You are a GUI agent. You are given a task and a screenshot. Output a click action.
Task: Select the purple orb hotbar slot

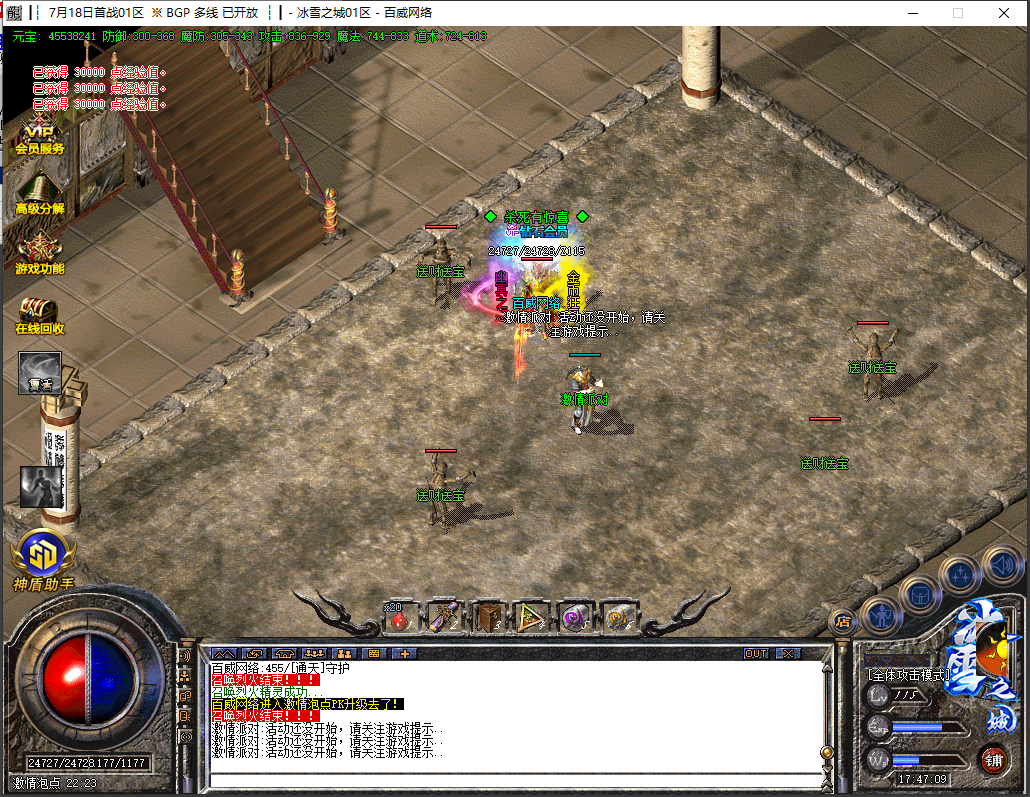(575, 618)
